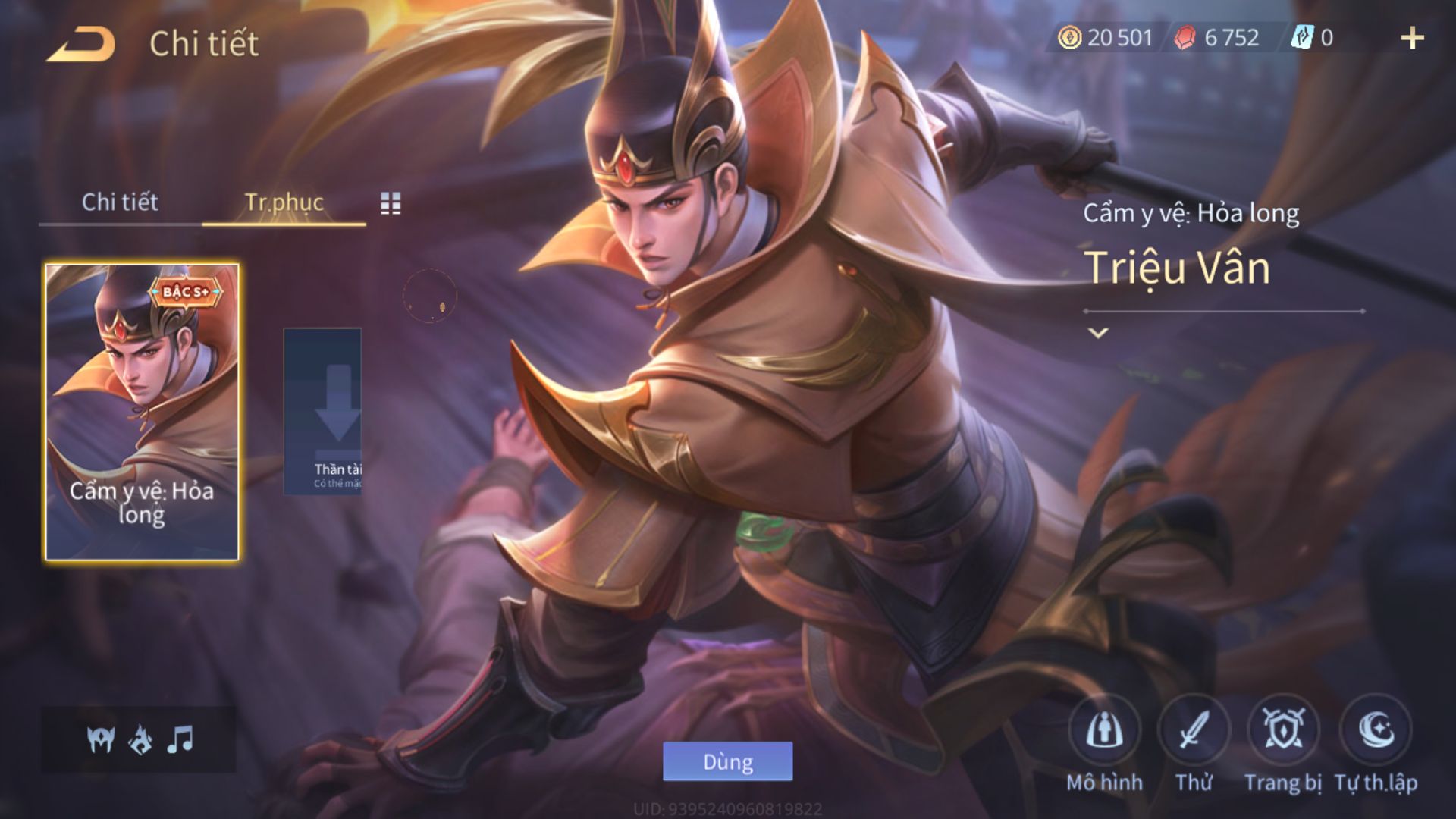Switch to the Chi tiết tab
This screenshot has height=819, width=1456.
(120, 202)
